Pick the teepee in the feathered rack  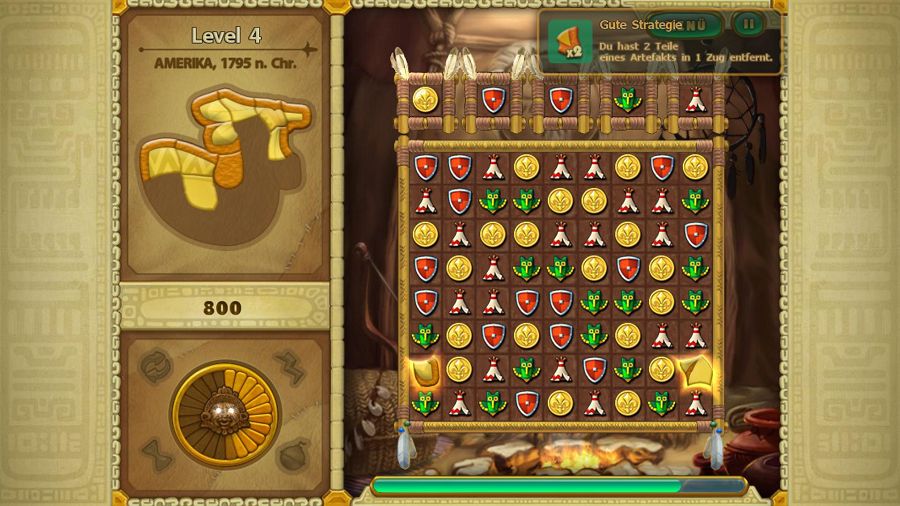click(x=694, y=99)
